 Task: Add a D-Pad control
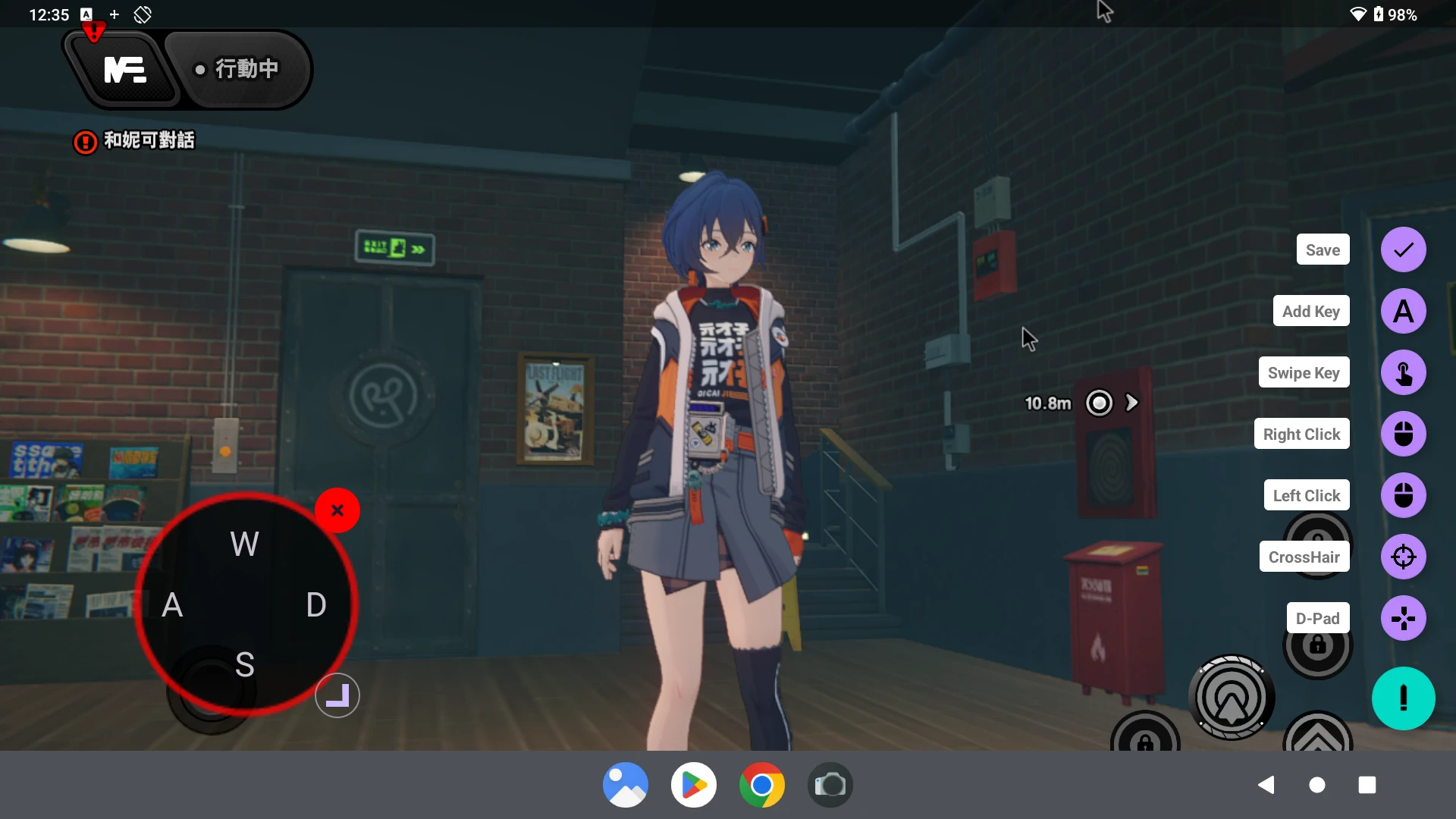point(1403,618)
